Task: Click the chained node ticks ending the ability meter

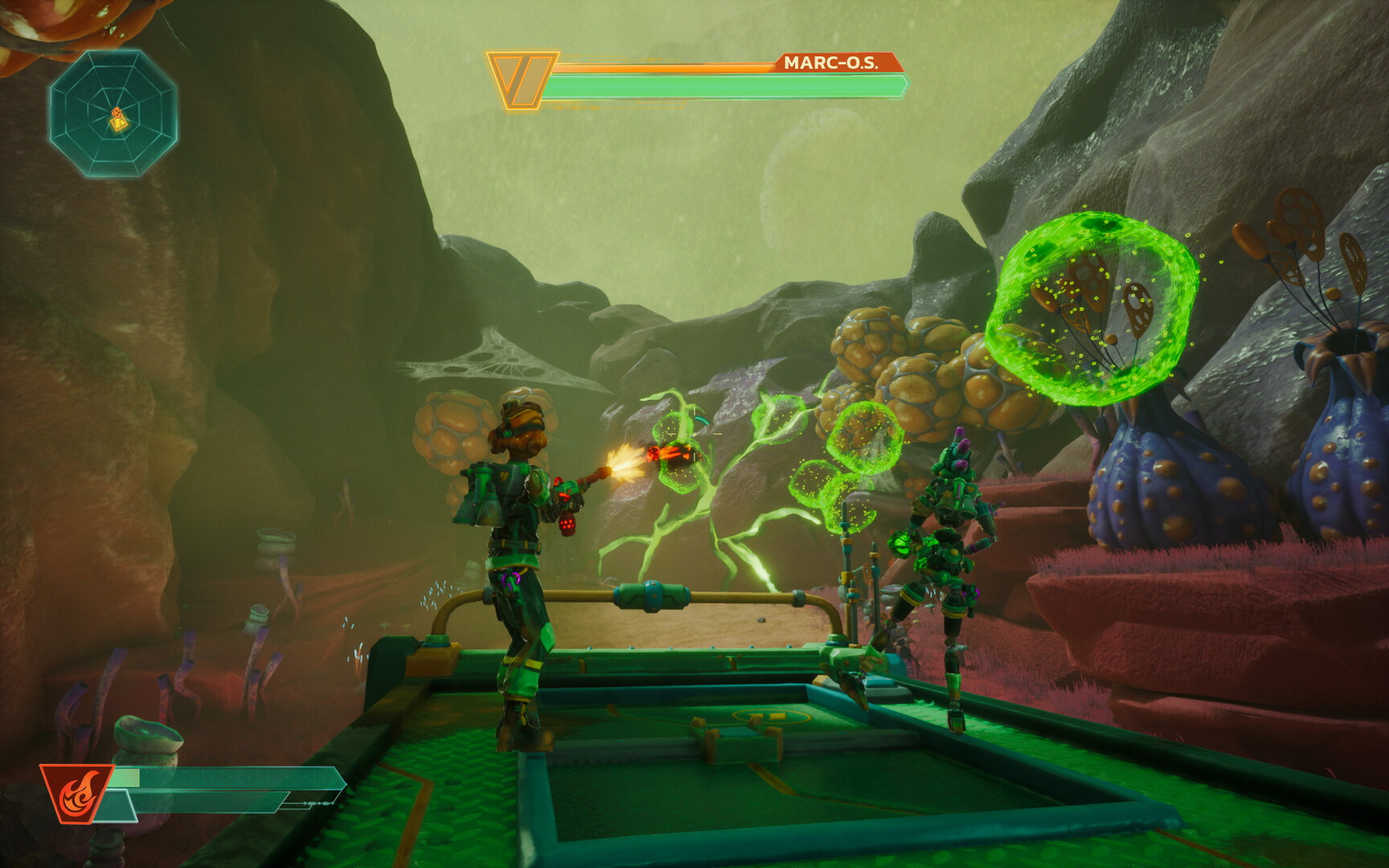Action: [x=318, y=804]
